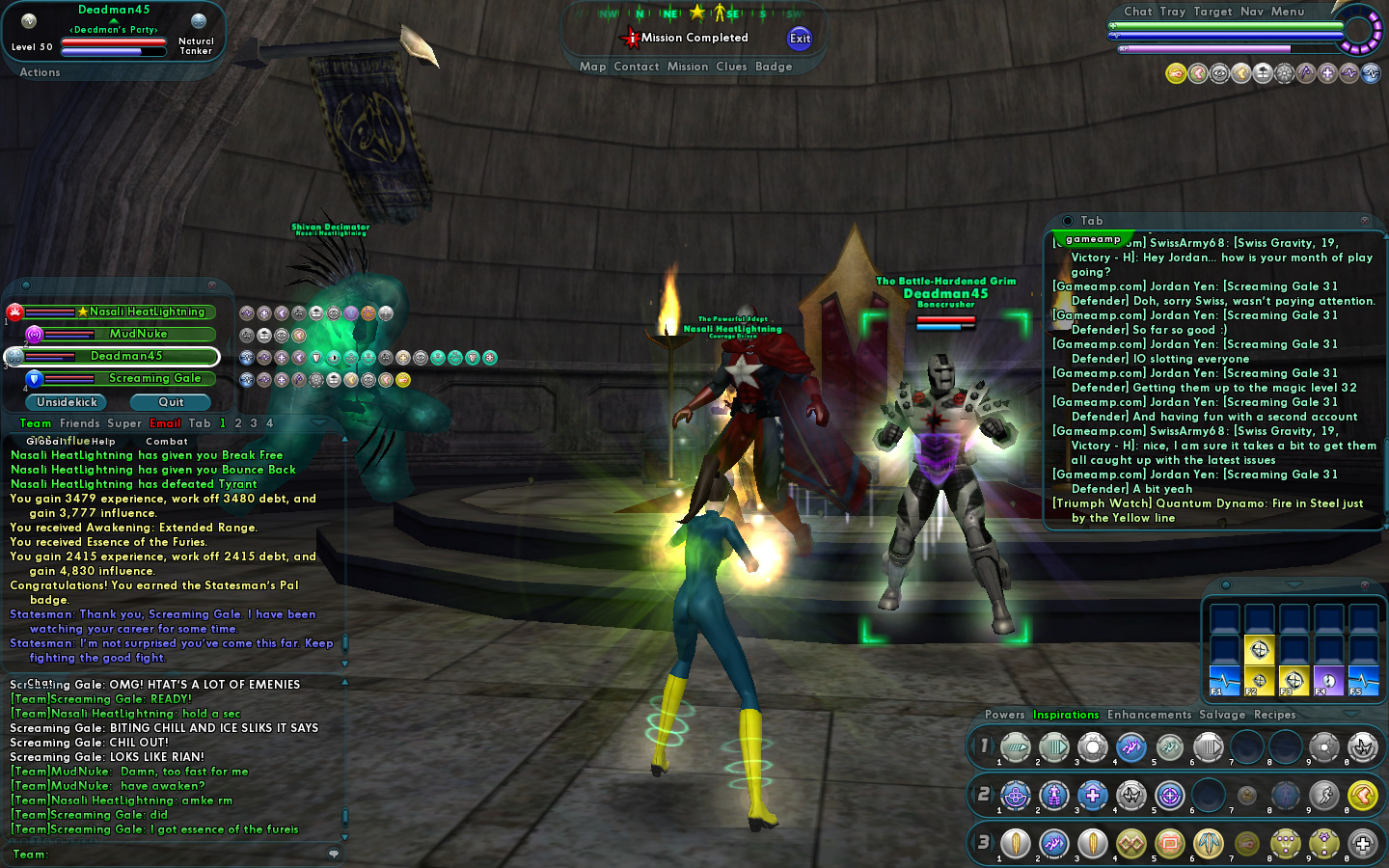Quit the team
This screenshot has width=1389, height=868.
coord(171,402)
